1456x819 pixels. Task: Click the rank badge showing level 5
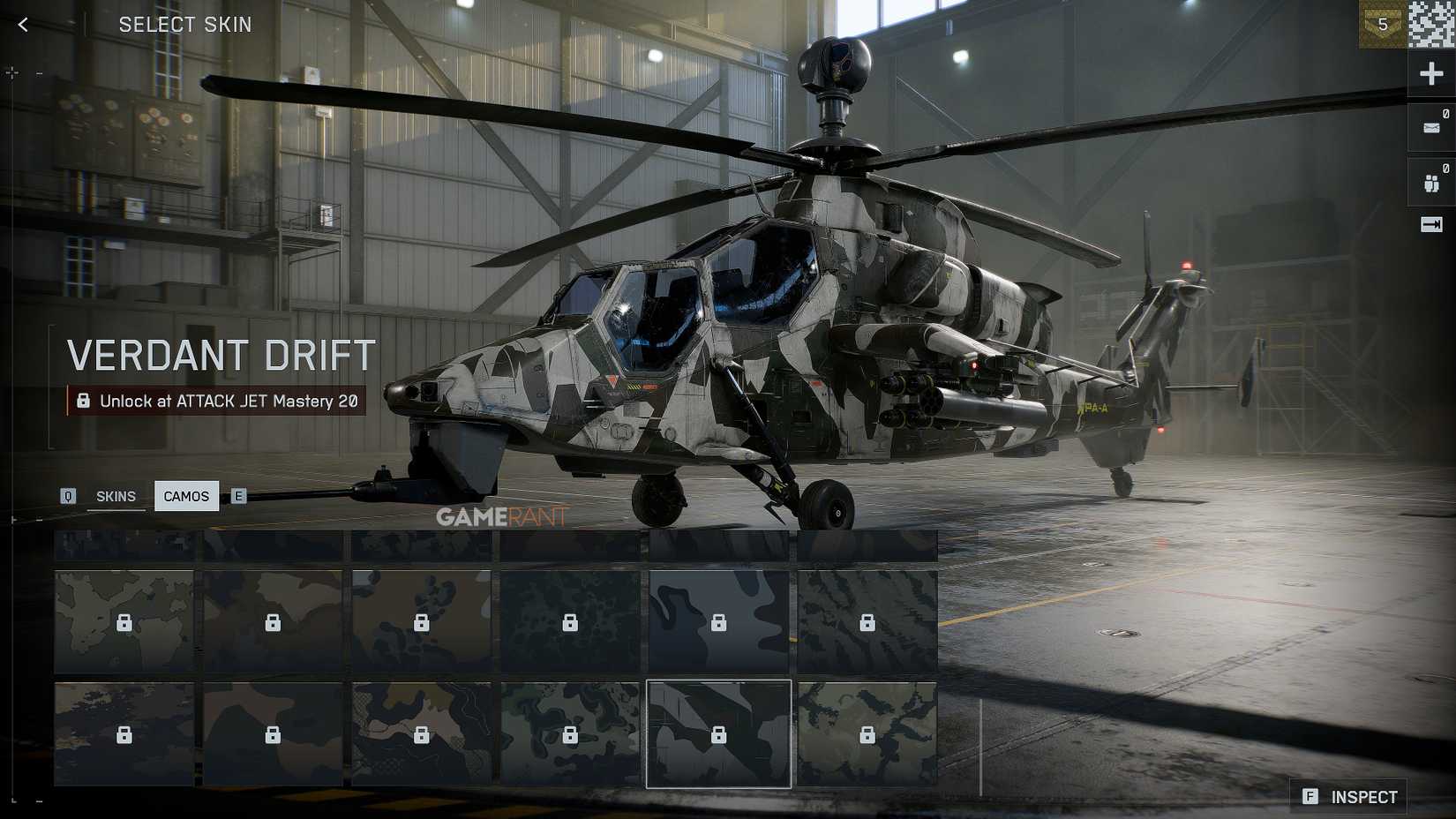1385,26
